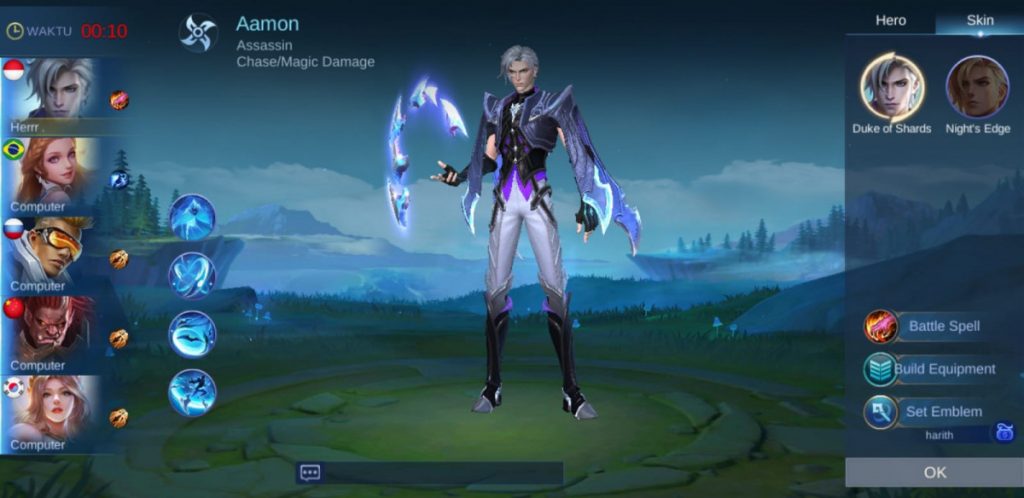Open the chat input box

tap(430, 473)
